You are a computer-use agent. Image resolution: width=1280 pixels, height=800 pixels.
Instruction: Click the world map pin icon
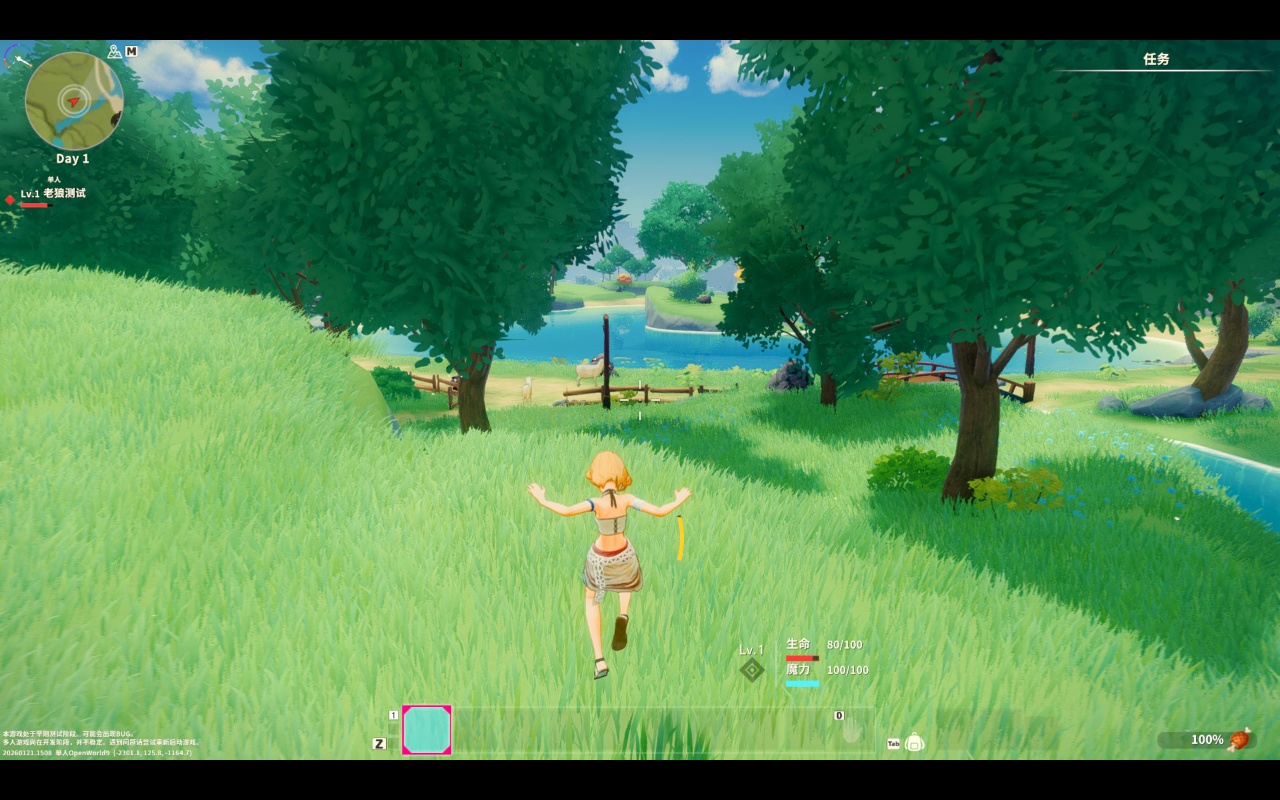tap(115, 51)
